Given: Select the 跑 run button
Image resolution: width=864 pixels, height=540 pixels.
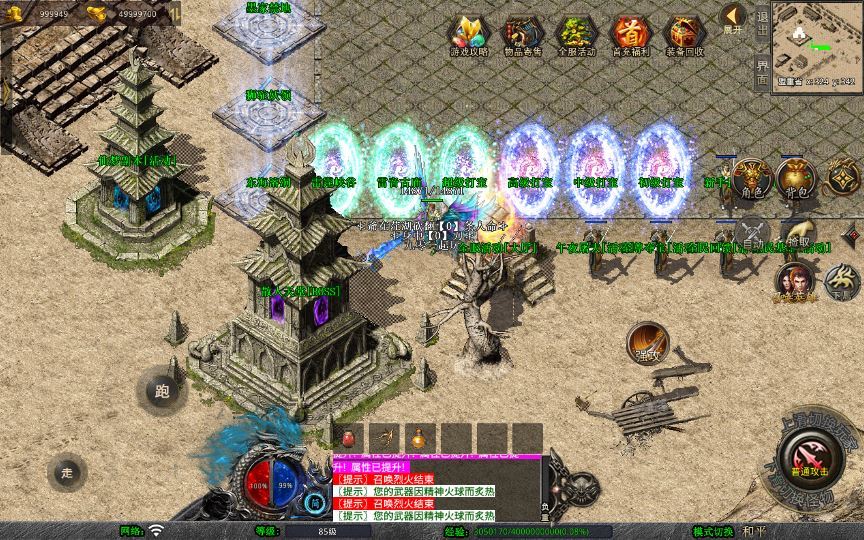Looking at the screenshot, I should coord(160,390).
